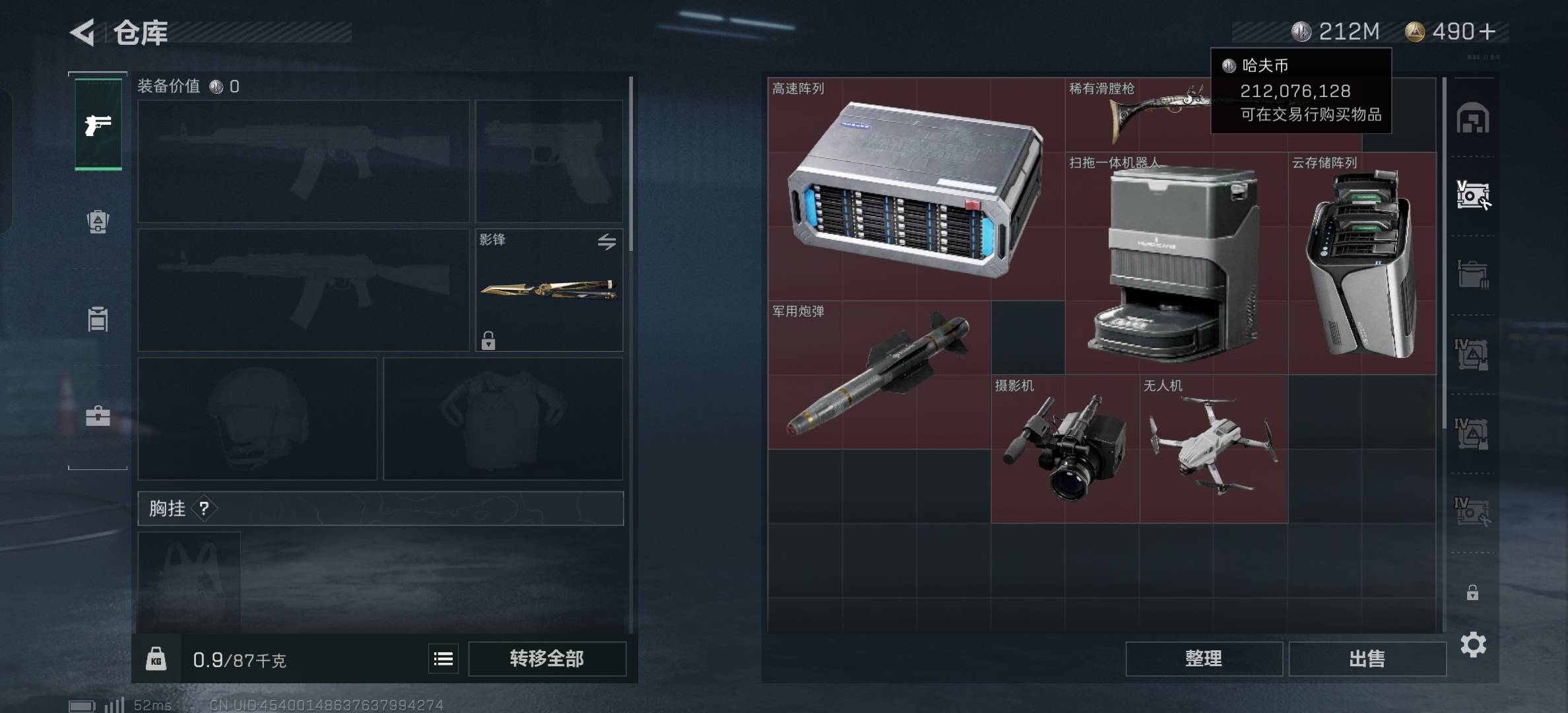Open the main stash house tab
Viewport: 1568px width, 713px height.
[x=1472, y=119]
